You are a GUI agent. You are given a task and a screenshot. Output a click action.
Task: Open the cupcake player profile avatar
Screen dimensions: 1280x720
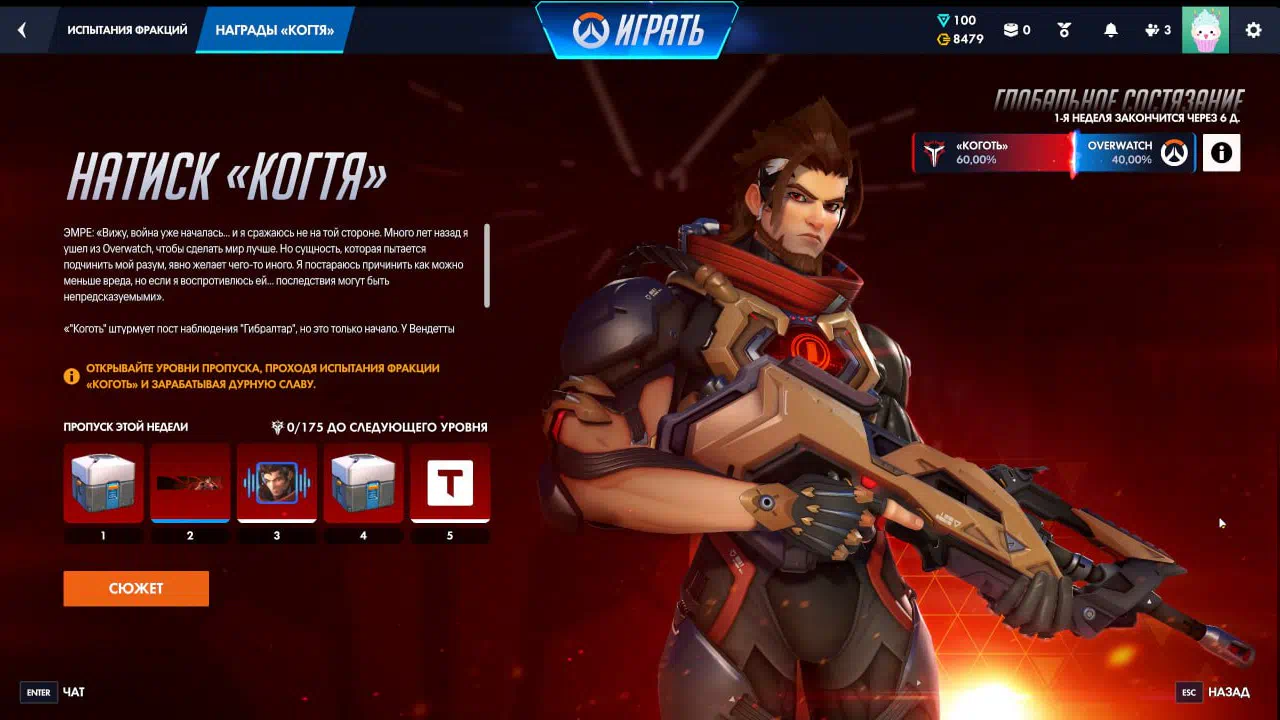click(x=1205, y=30)
